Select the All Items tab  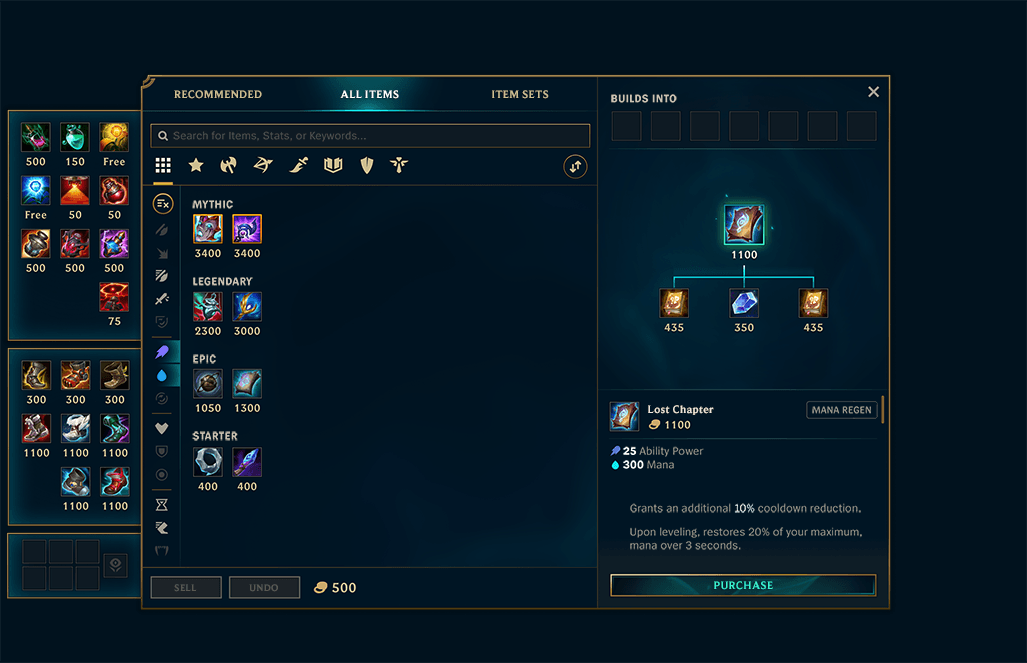pos(370,94)
